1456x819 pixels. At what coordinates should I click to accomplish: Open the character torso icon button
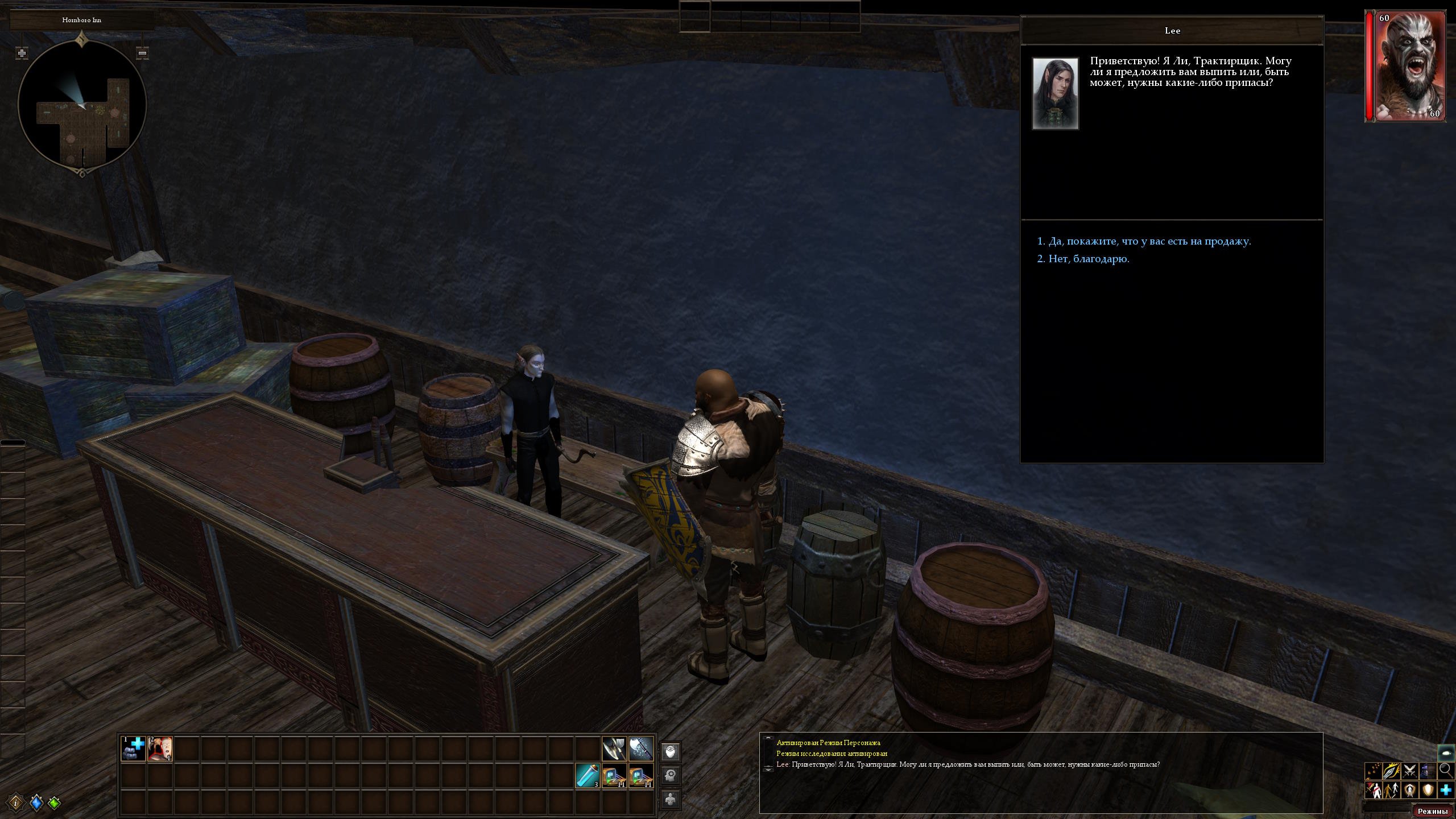[671, 799]
